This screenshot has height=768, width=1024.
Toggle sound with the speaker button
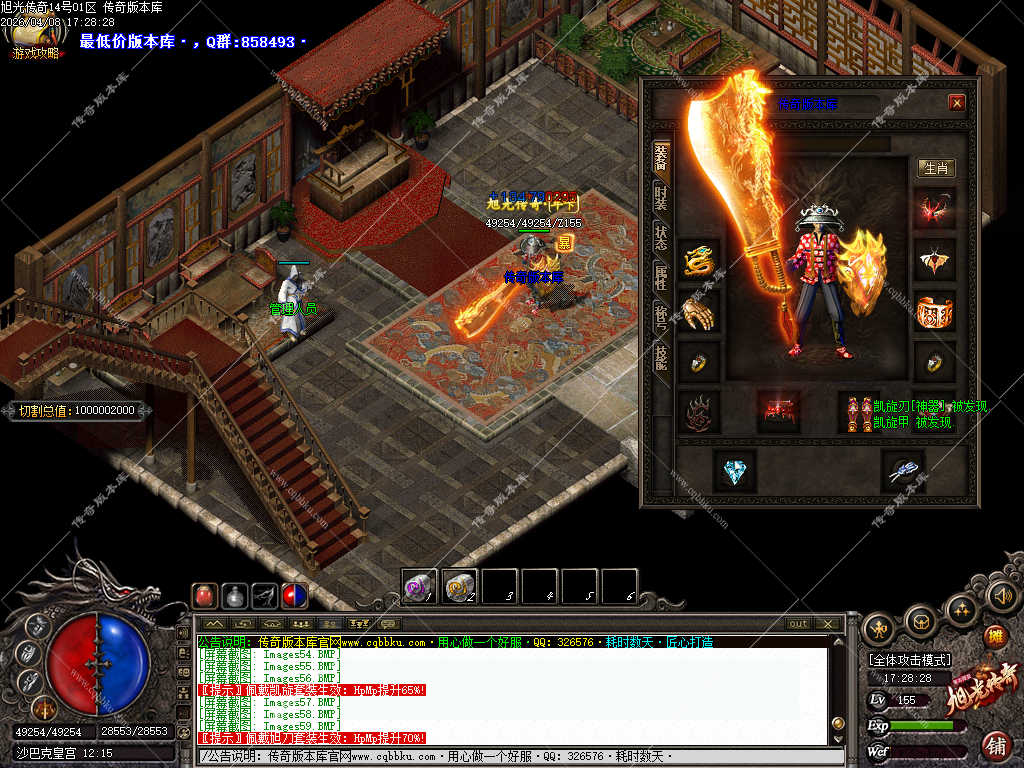(x=1002, y=596)
